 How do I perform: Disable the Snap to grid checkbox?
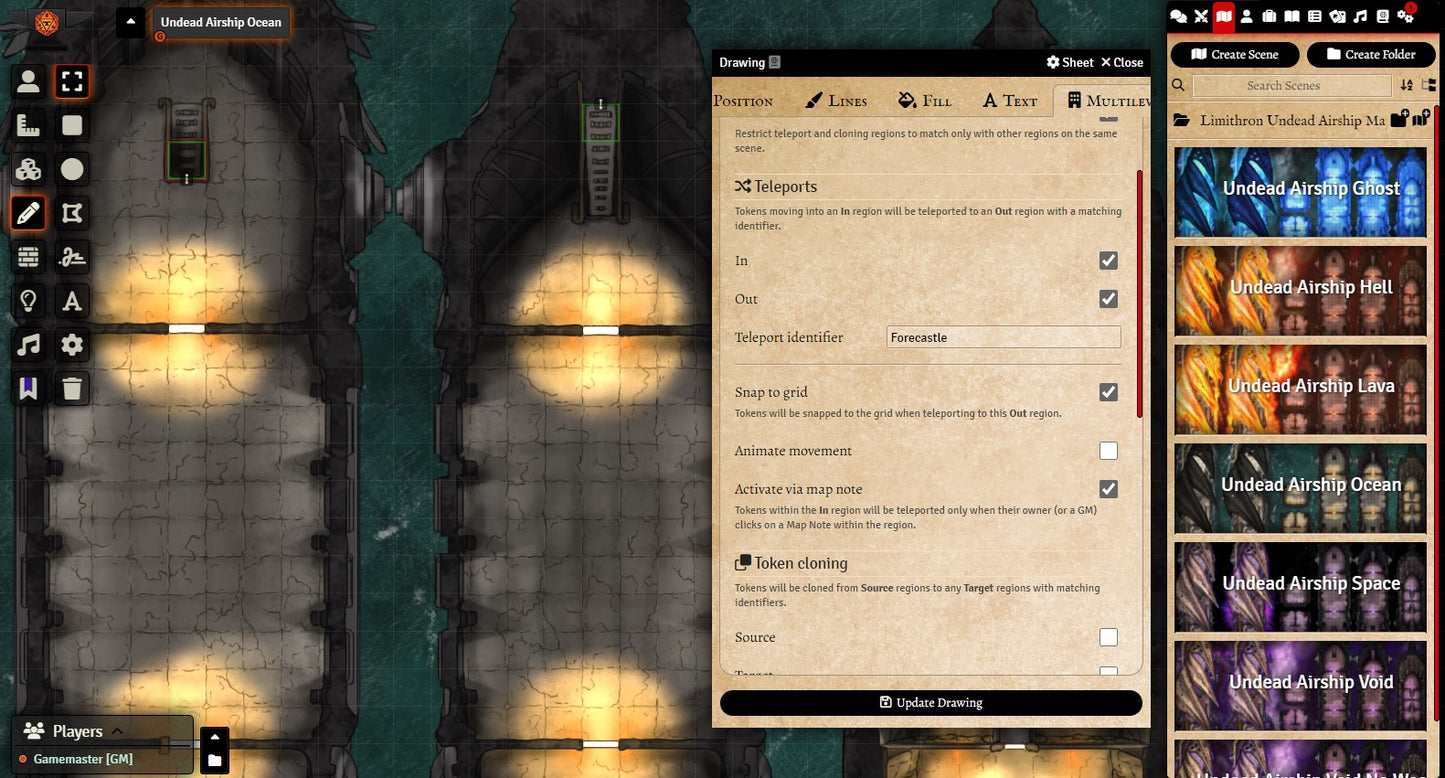coord(1108,392)
